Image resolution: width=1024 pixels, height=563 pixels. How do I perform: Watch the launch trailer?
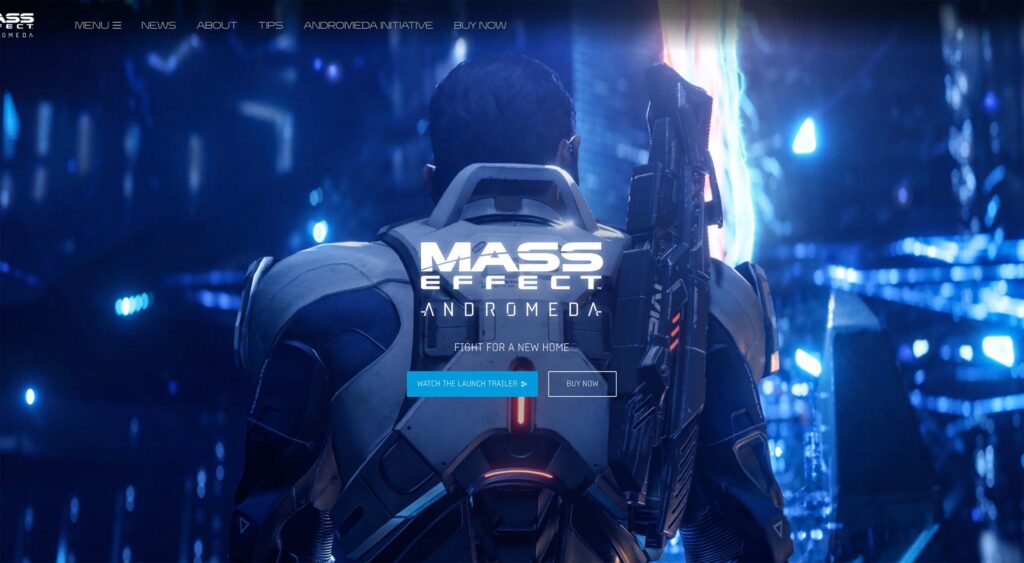472,384
